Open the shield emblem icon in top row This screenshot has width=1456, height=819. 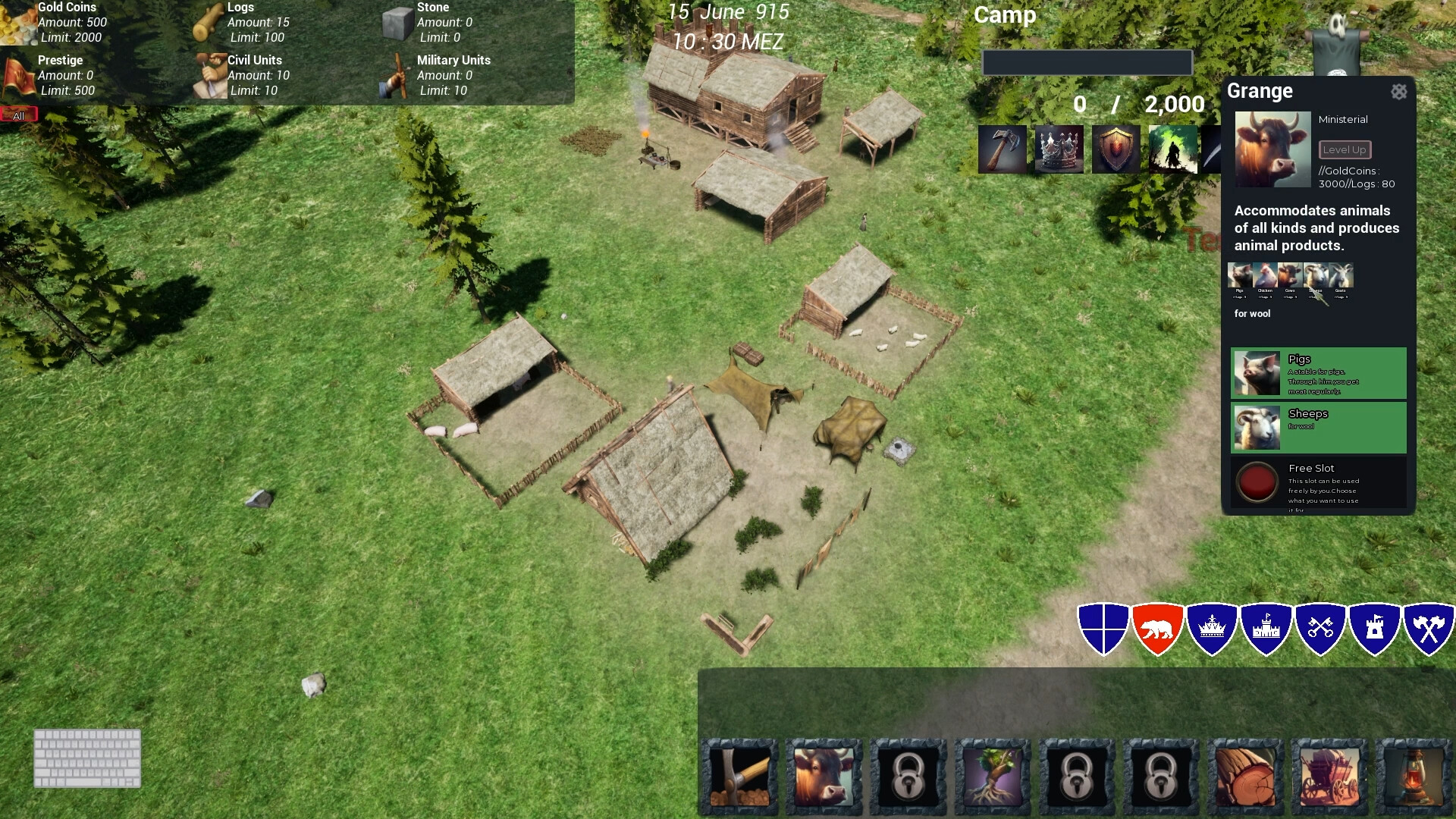click(x=1115, y=149)
